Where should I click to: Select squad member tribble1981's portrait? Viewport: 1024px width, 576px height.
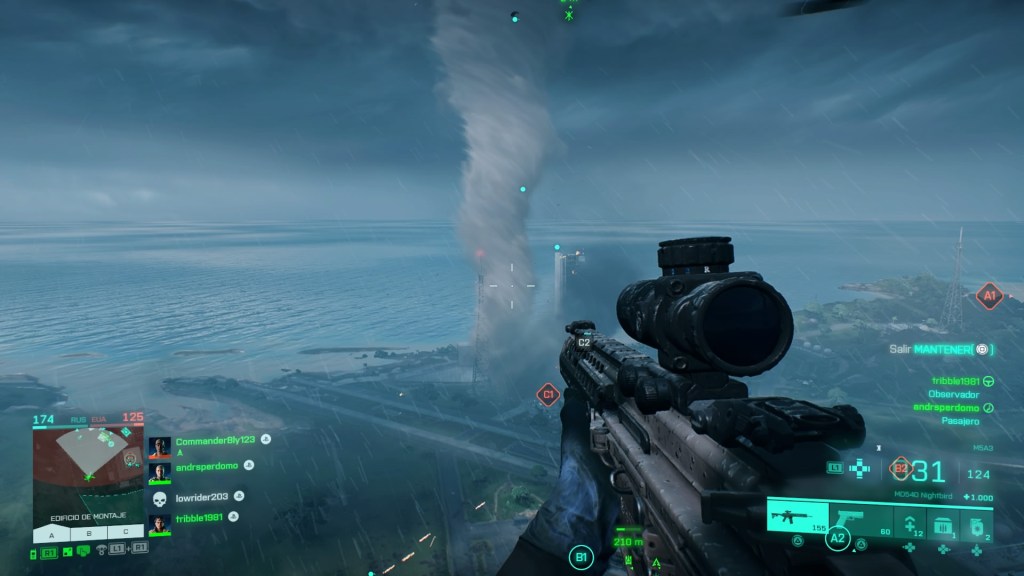point(160,523)
